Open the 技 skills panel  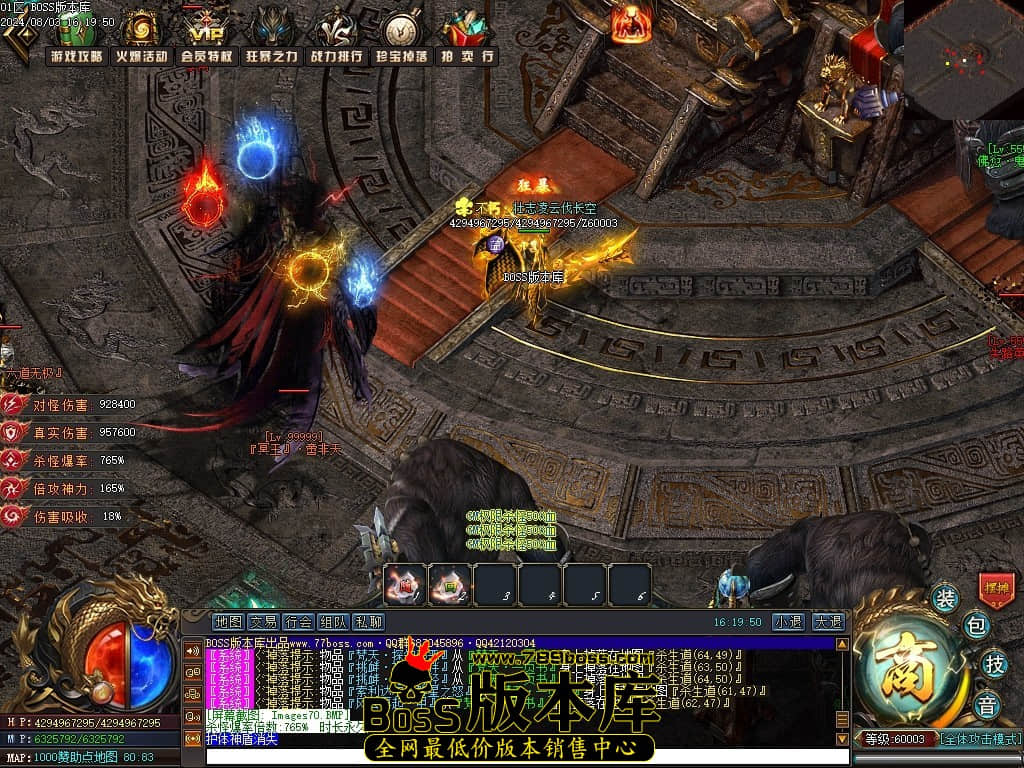(x=993, y=663)
